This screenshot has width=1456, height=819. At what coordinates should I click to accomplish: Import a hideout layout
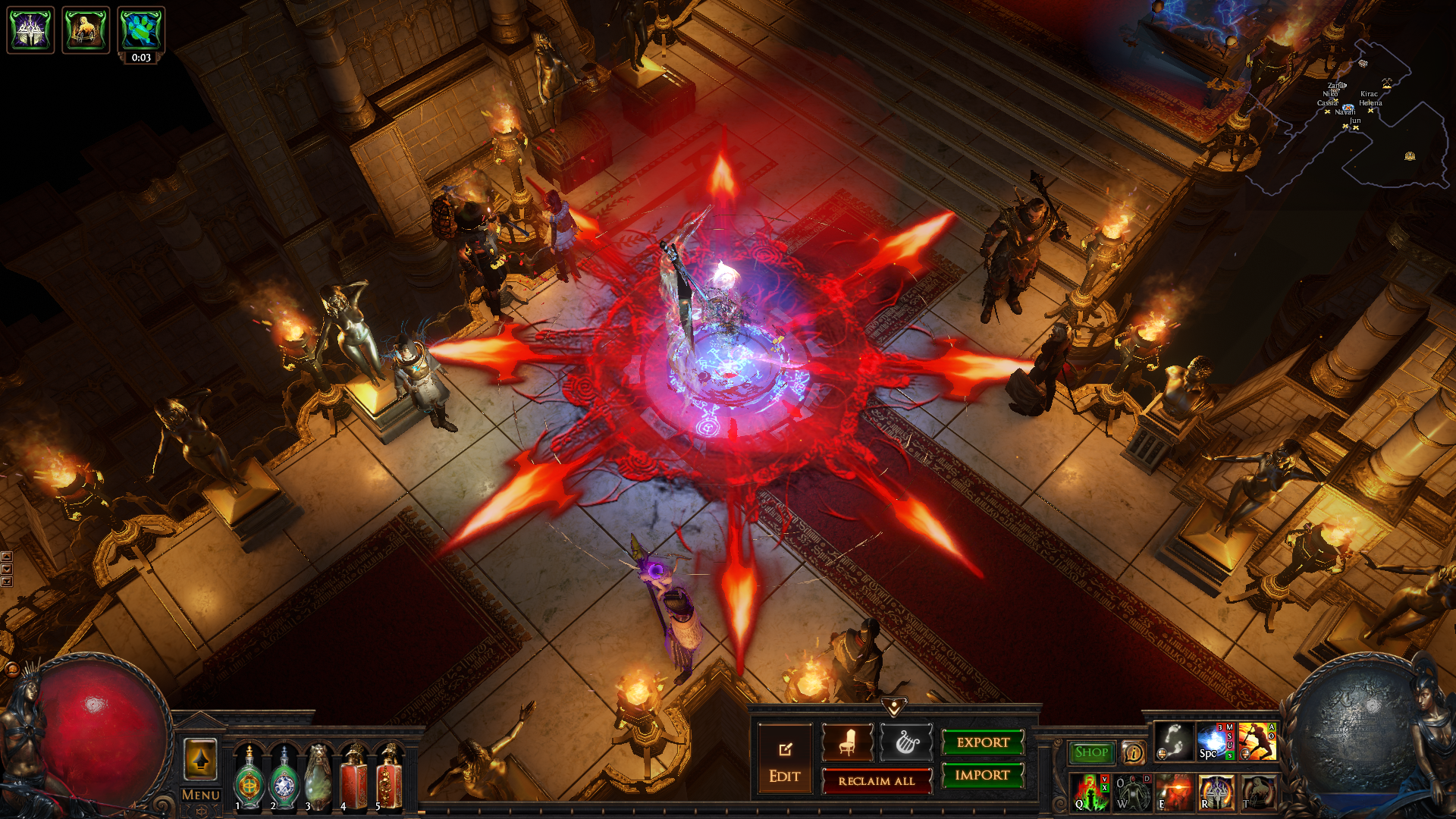point(983,775)
